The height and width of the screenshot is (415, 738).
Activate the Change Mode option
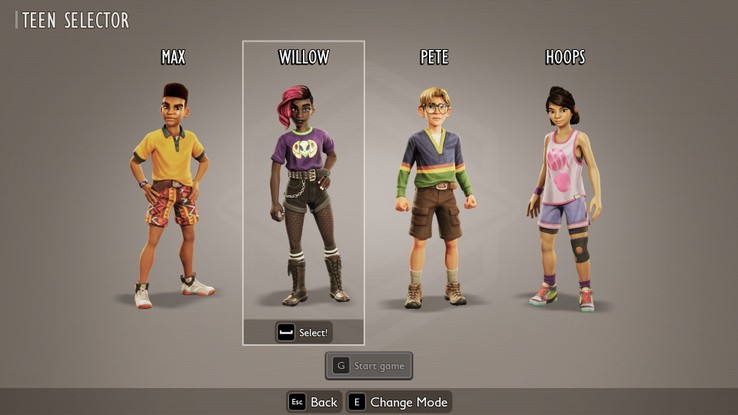[399, 402]
